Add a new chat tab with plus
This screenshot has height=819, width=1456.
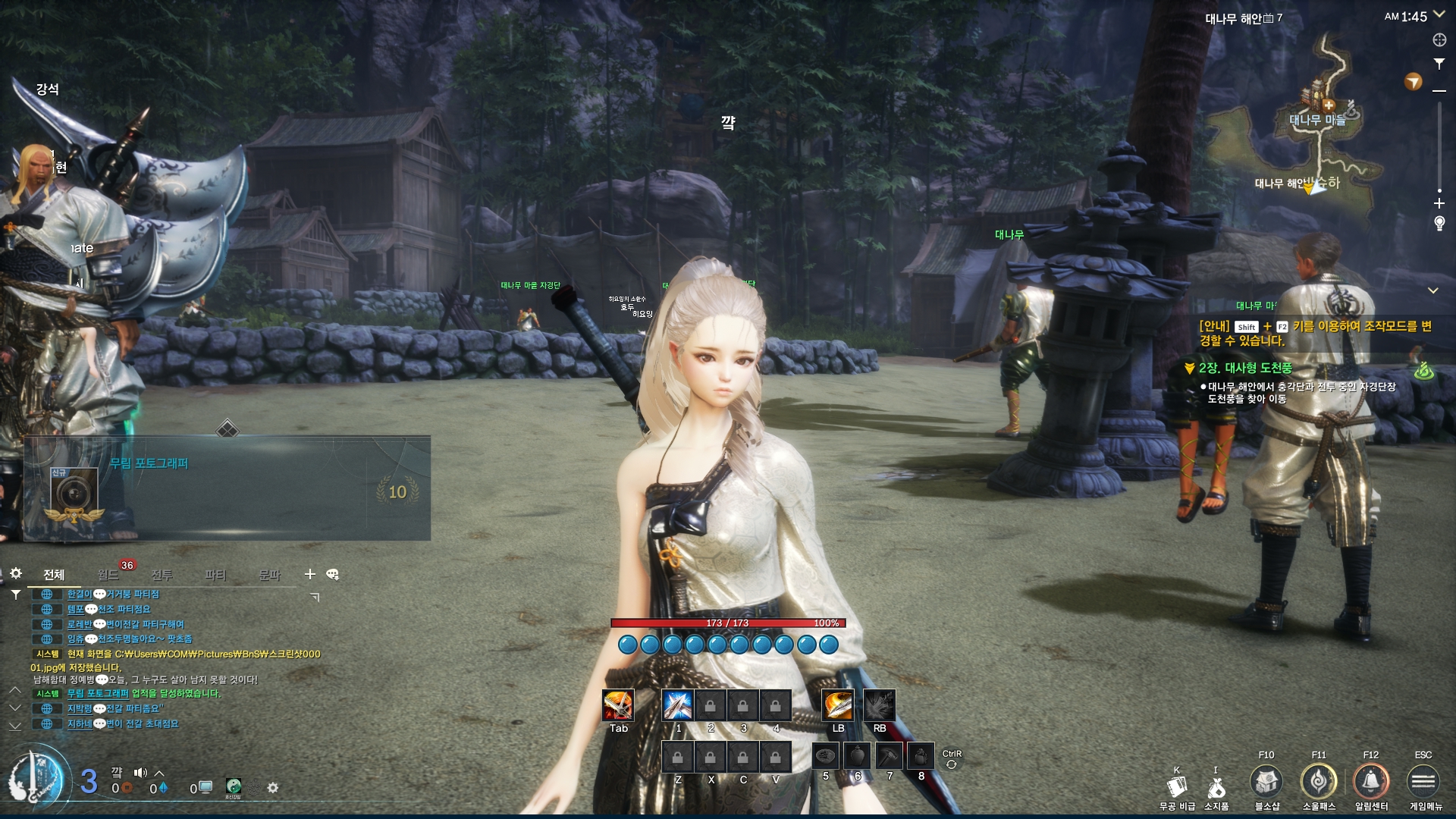pyautogui.click(x=309, y=574)
